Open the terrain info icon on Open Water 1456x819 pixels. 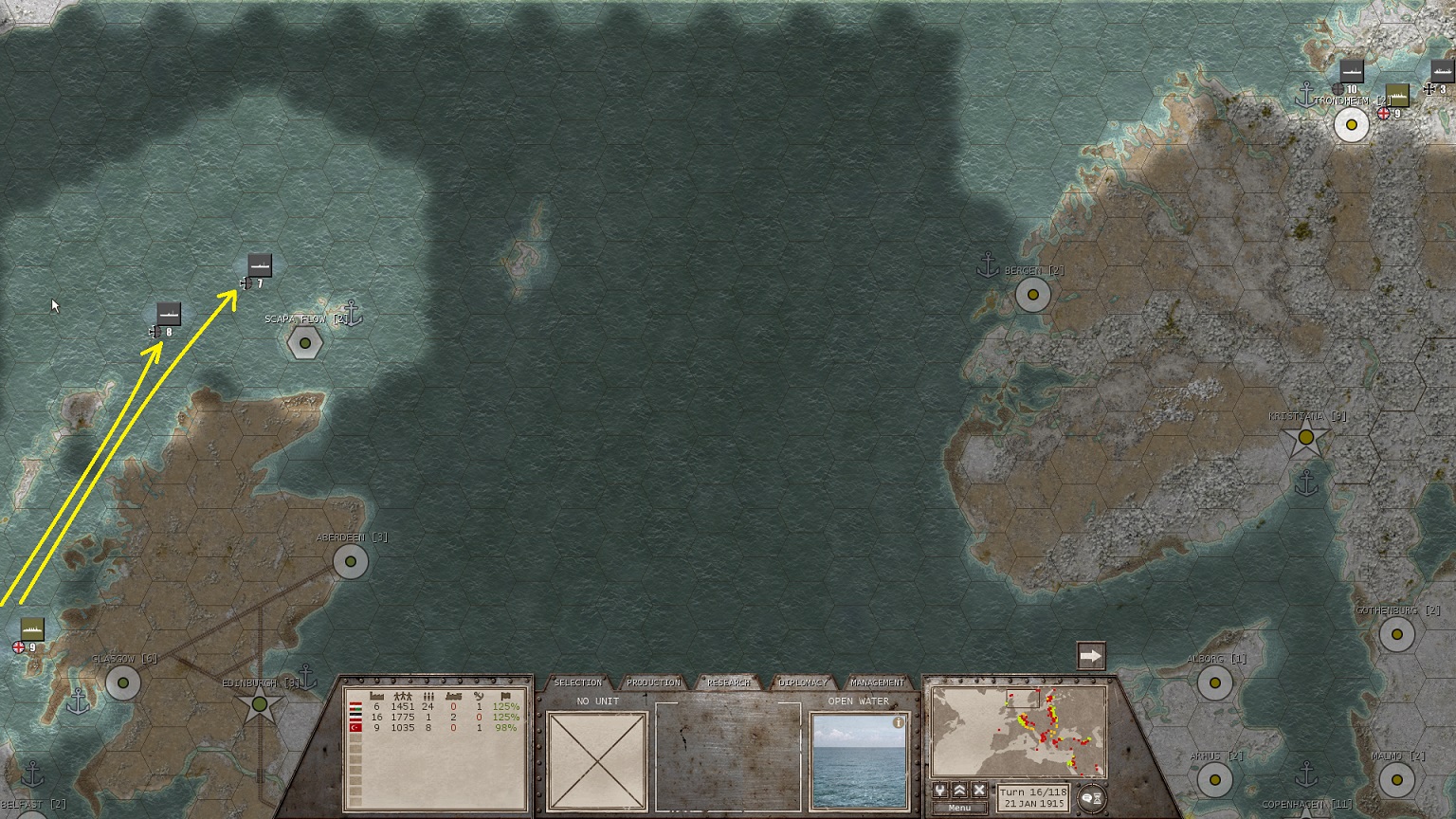click(898, 722)
